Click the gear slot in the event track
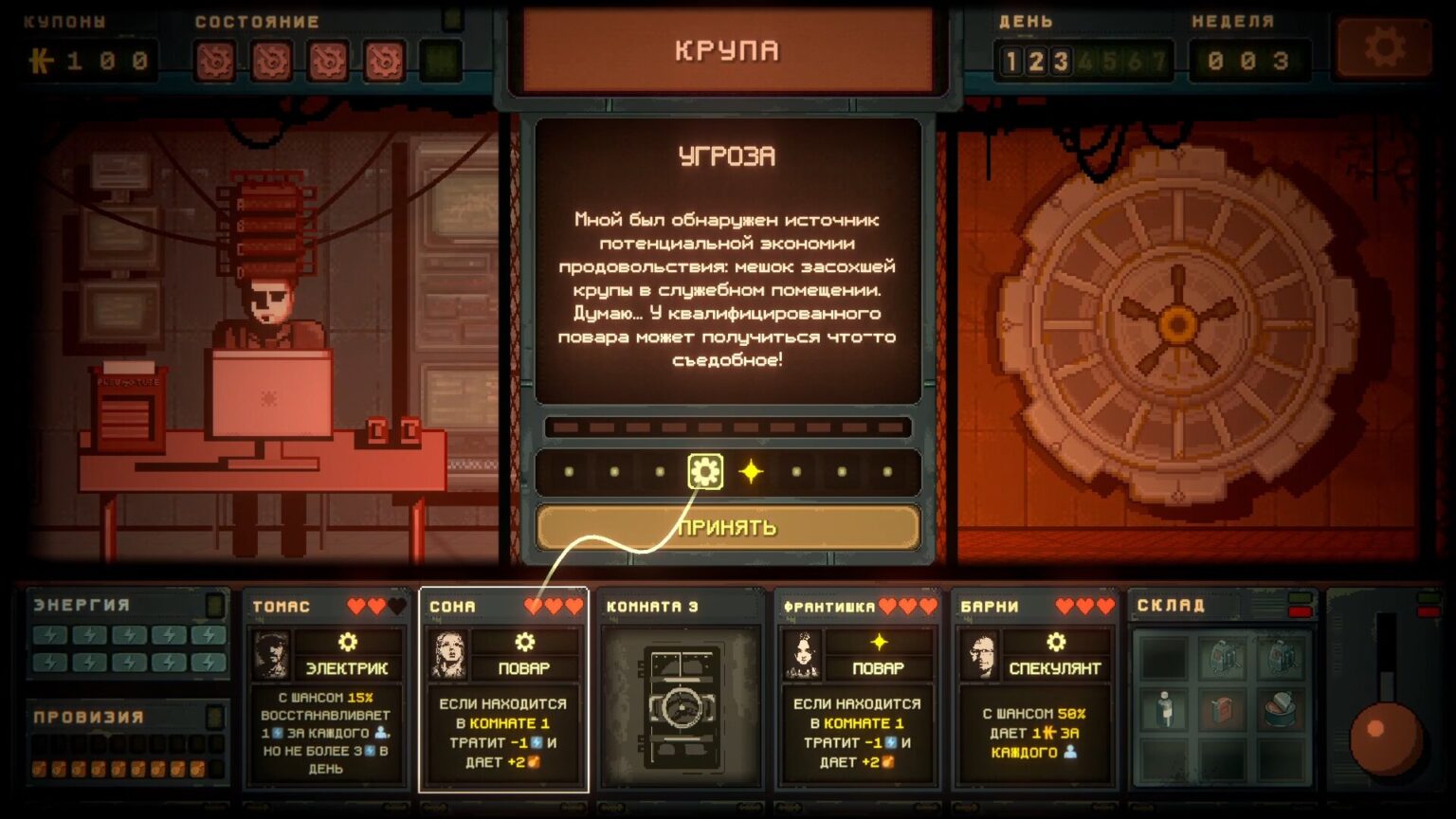This screenshot has height=819, width=1456. [705, 471]
